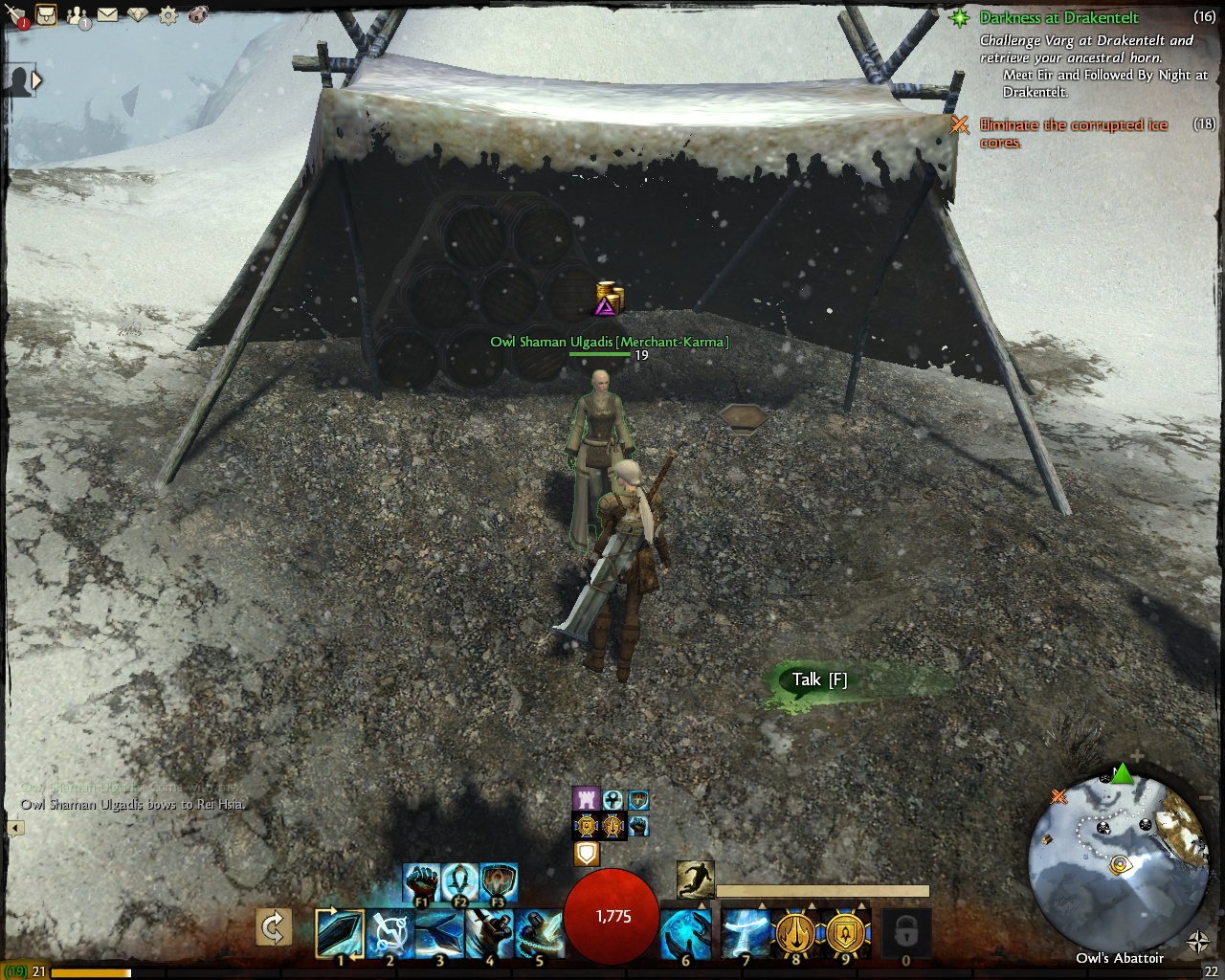Use the healing skill in slot 6

[685, 933]
